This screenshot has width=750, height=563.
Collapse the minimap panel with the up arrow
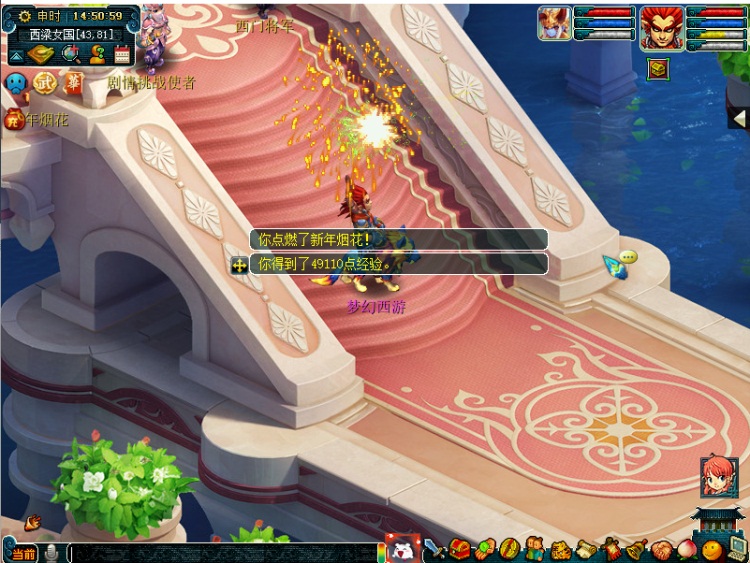pos(17,54)
